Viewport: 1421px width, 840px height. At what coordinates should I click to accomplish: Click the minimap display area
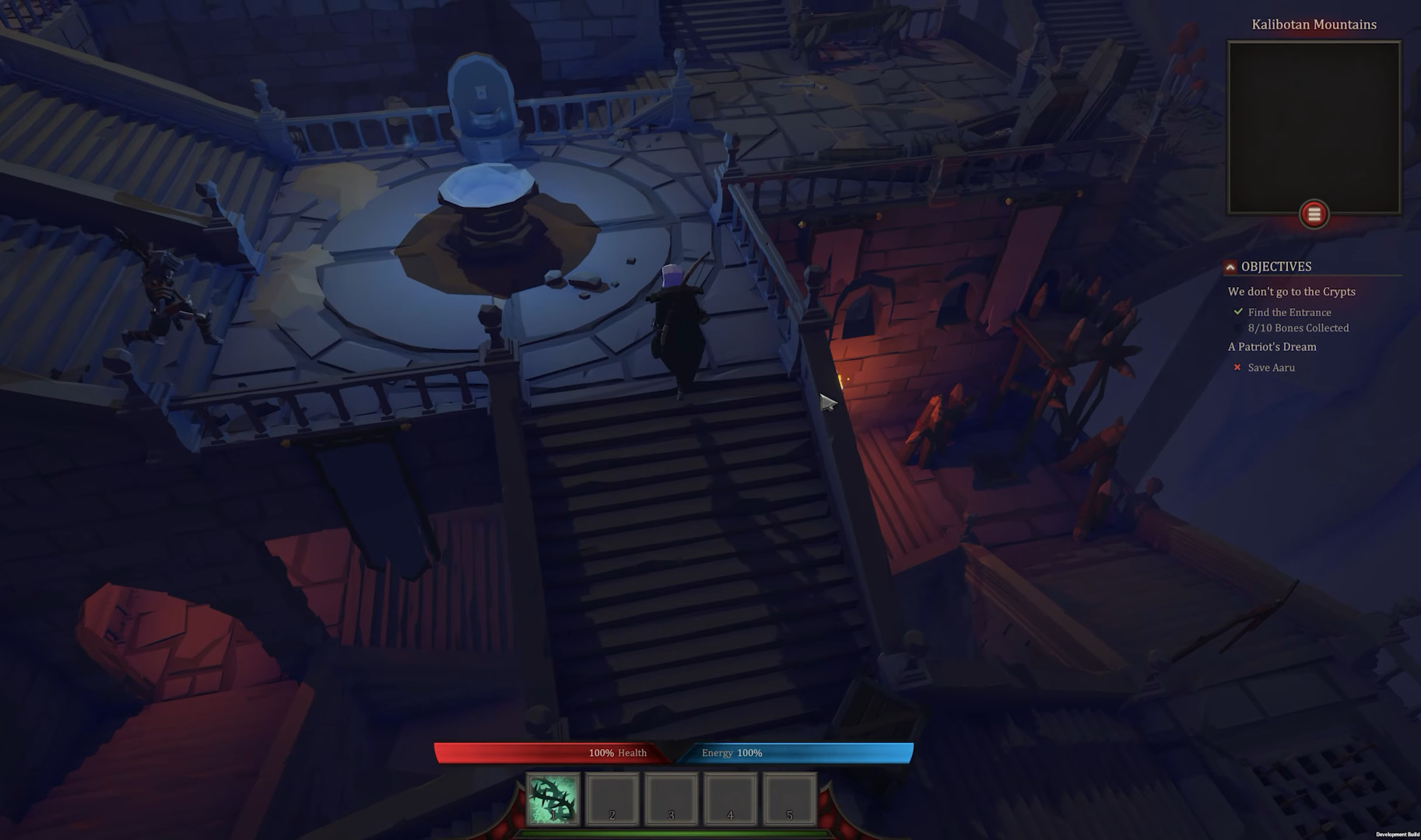point(1314,124)
